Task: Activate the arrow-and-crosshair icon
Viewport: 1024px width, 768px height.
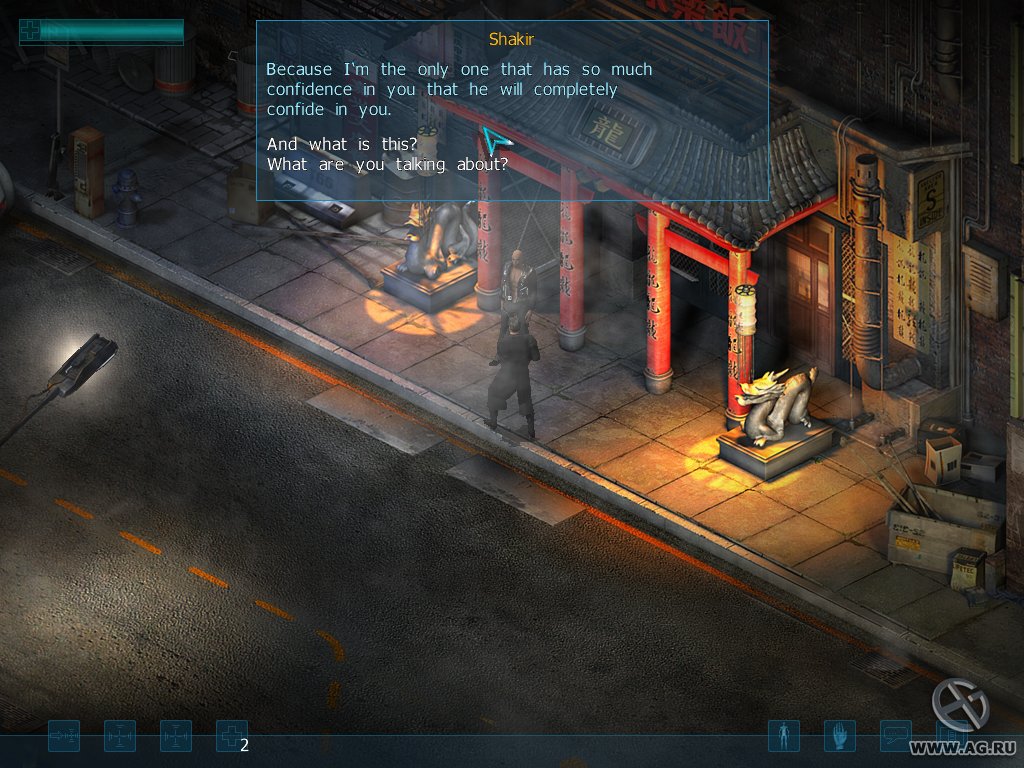Action: point(64,737)
